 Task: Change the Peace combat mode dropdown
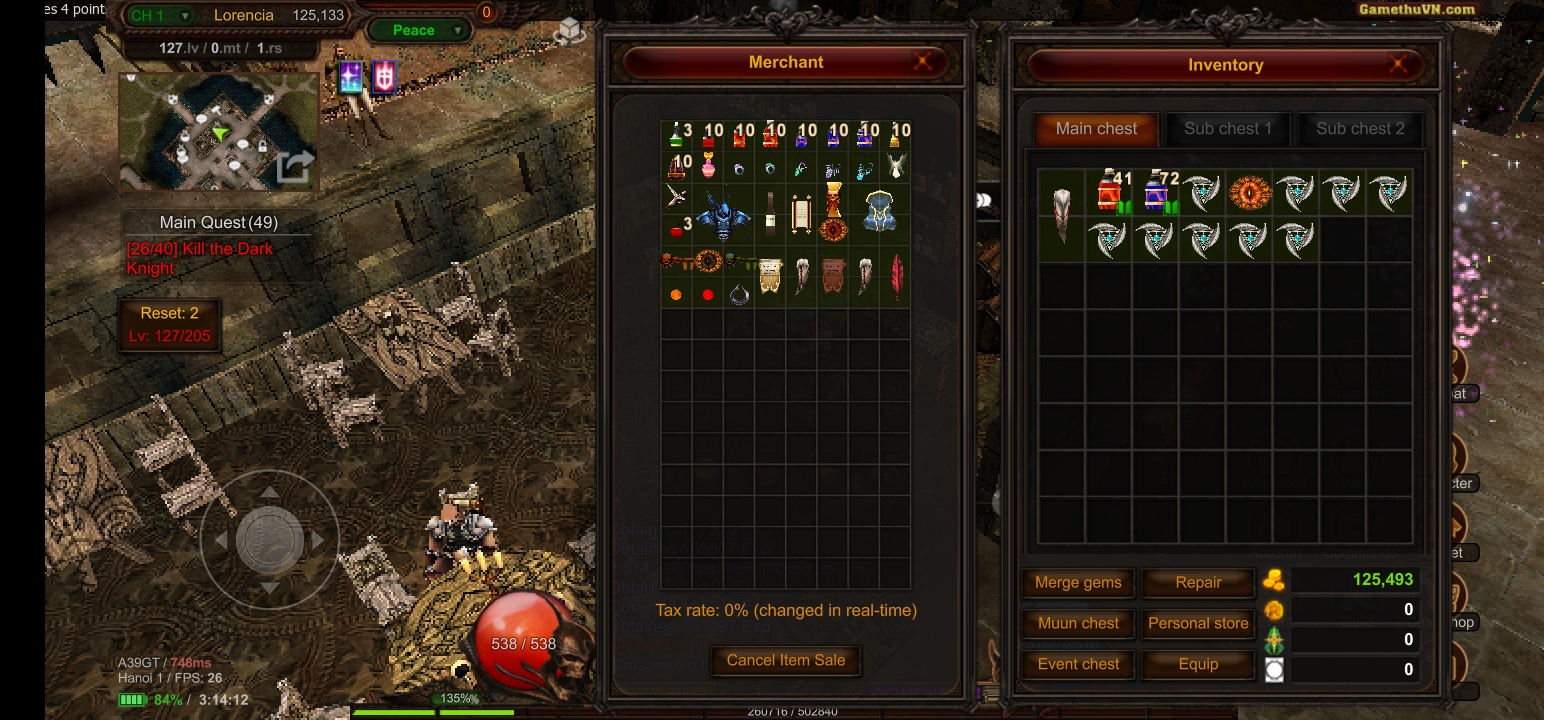(x=418, y=30)
